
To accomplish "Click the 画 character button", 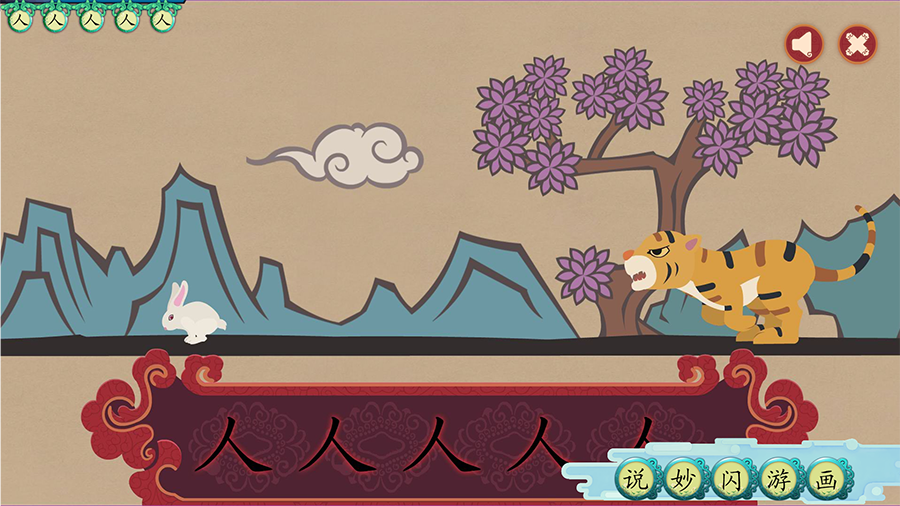I will pyautogui.click(x=826, y=479).
